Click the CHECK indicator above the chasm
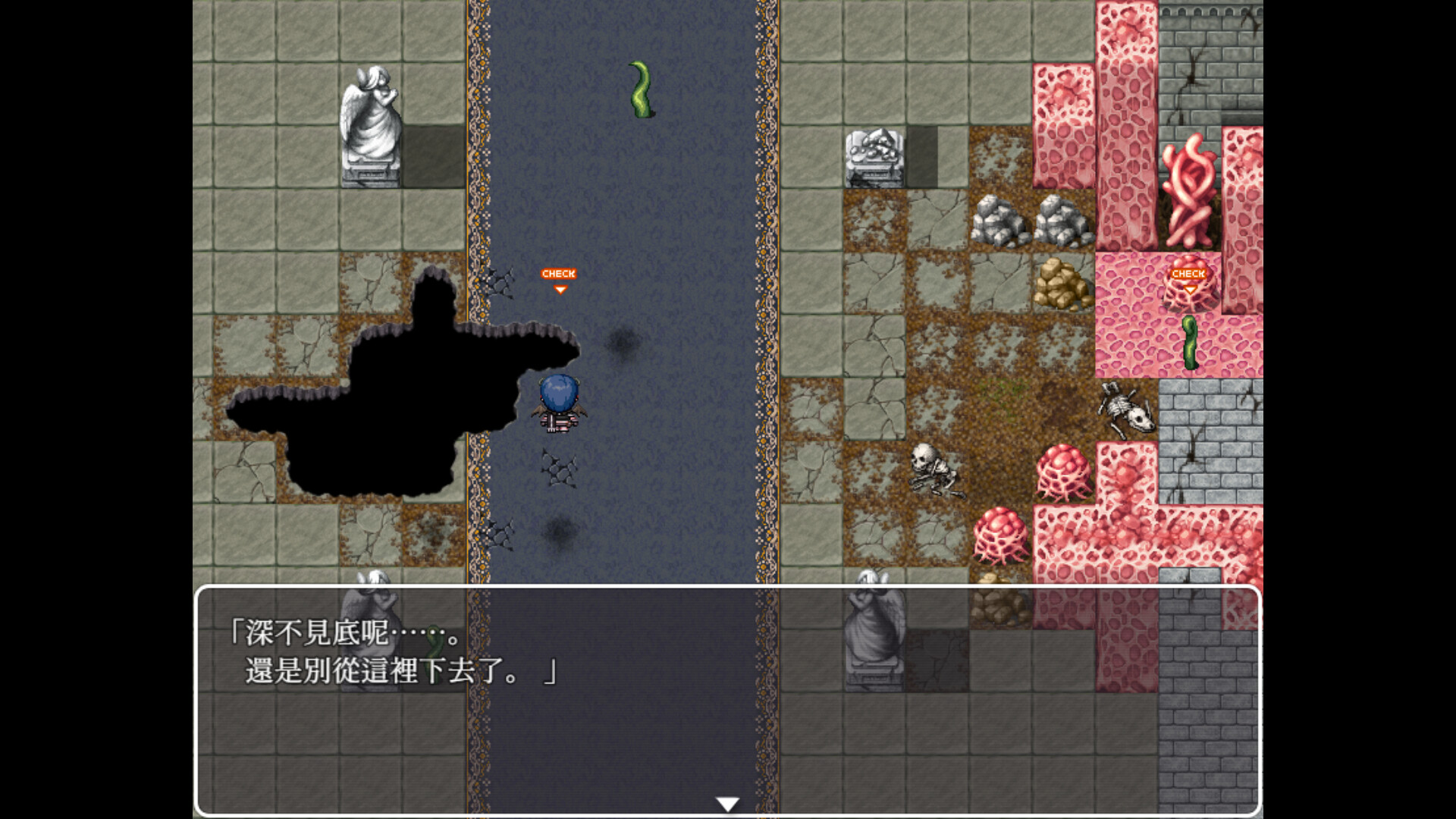The image size is (1456, 819). [559, 274]
